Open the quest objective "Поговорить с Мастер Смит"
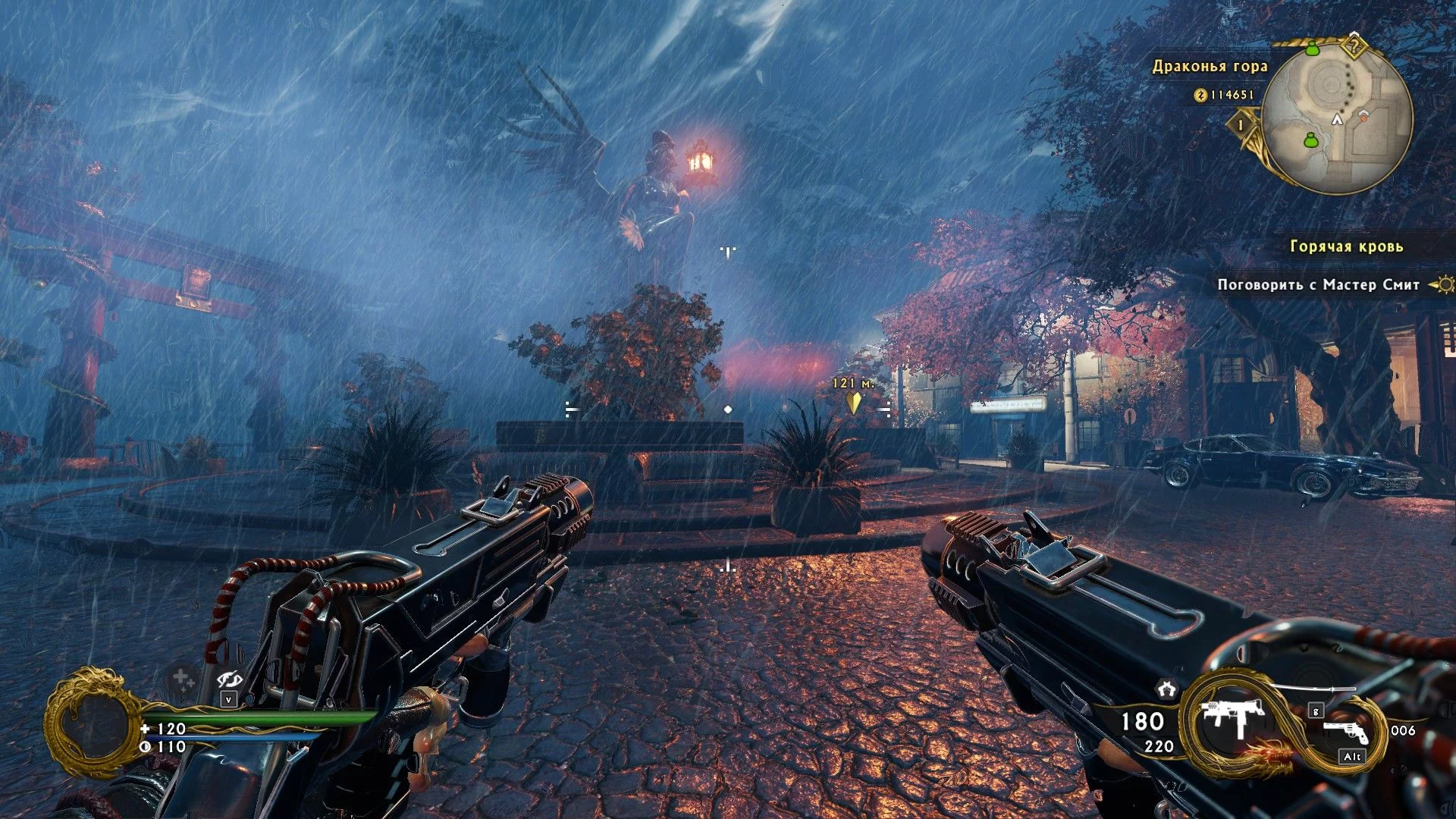The width and height of the screenshot is (1456, 819). (1318, 285)
